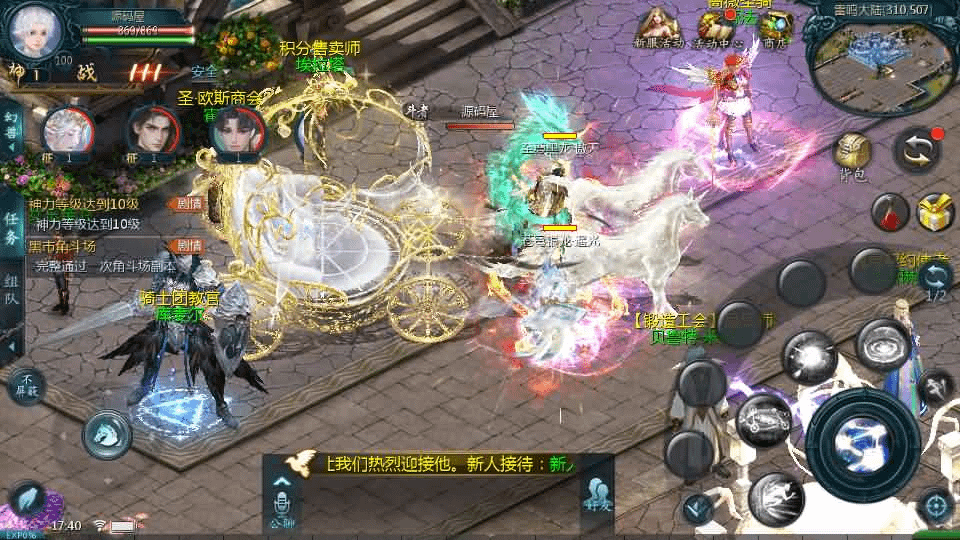Open the player character portrait
Screen dimensions: 960x540
pyautogui.click(x=36, y=31)
